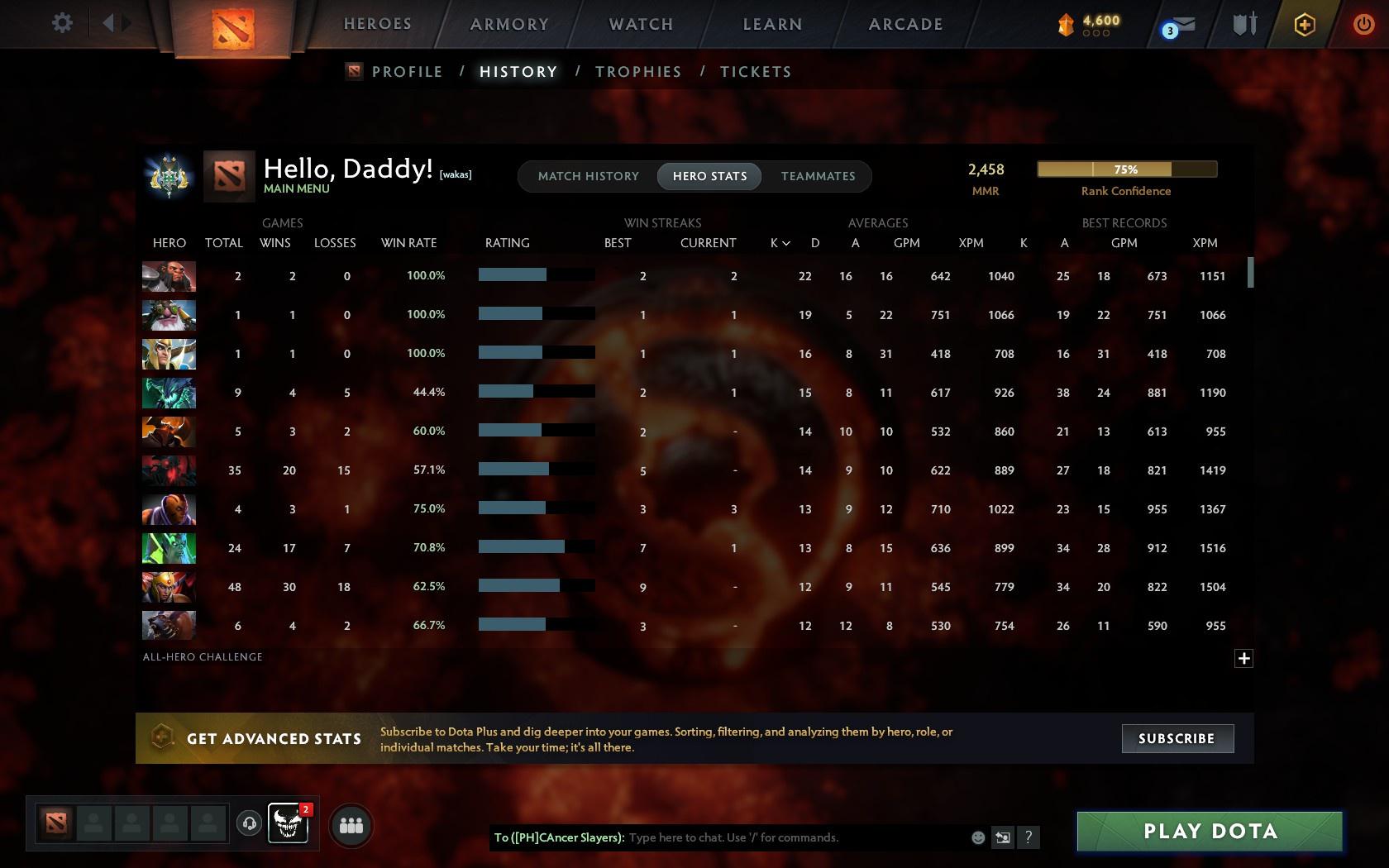This screenshot has width=1389, height=868.
Task: Click the SUBSCRIBE button for Dota Plus
Action: 1177,738
